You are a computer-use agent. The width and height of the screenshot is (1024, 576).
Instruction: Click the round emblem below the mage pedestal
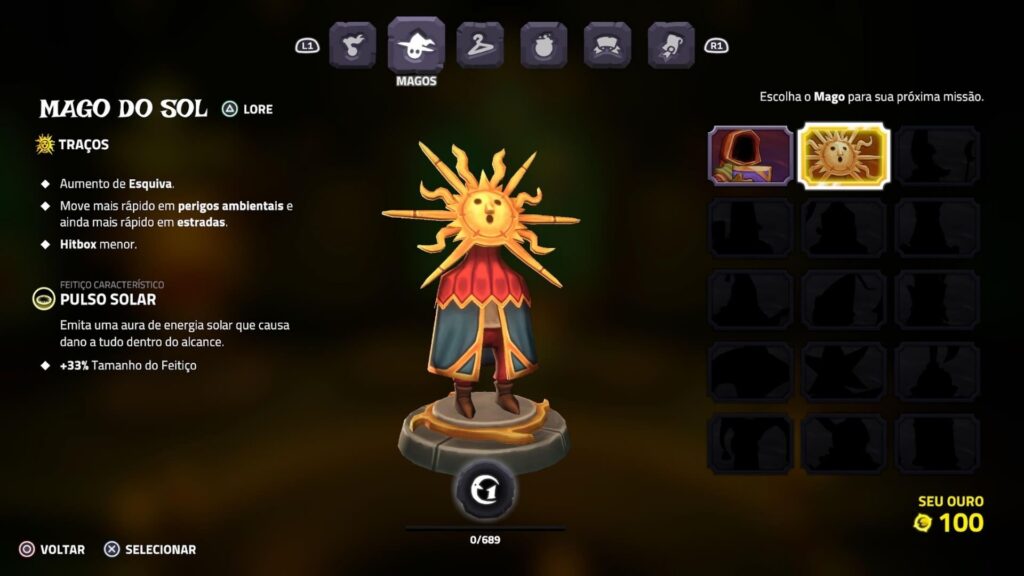point(485,489)
